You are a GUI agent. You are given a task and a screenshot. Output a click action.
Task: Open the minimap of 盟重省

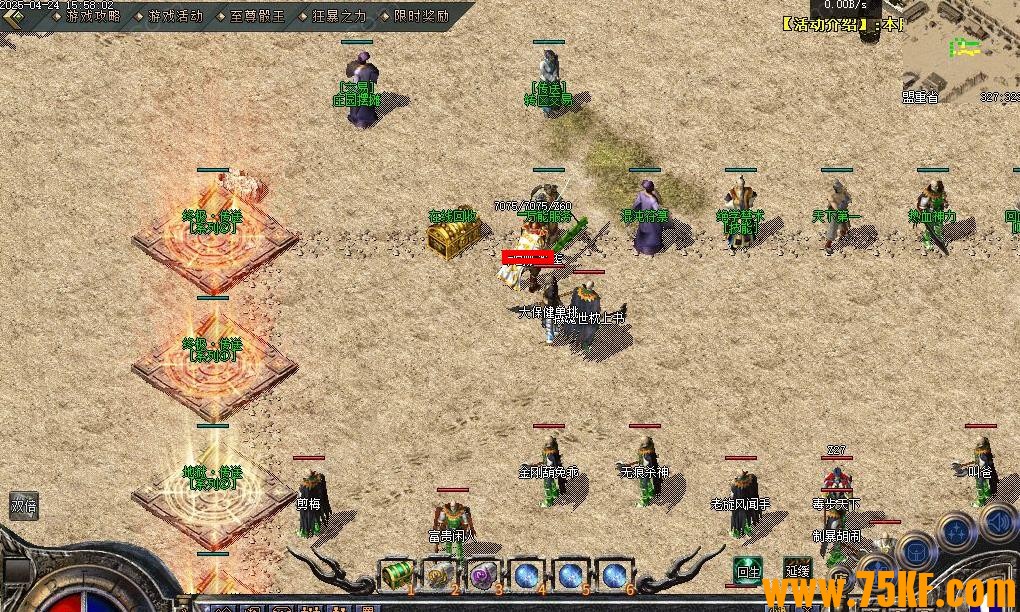pyautogui.click(x=961, y=50)
